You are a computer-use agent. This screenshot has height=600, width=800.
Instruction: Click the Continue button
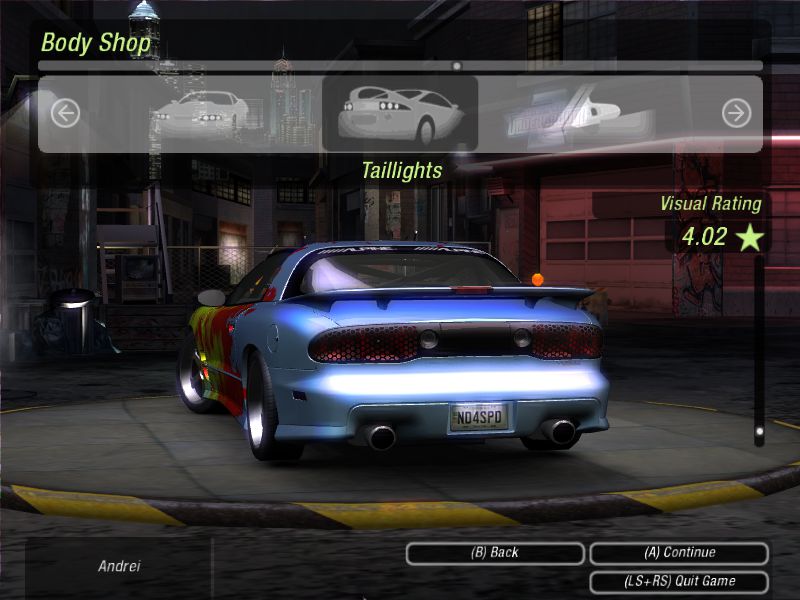click(679, 553)
